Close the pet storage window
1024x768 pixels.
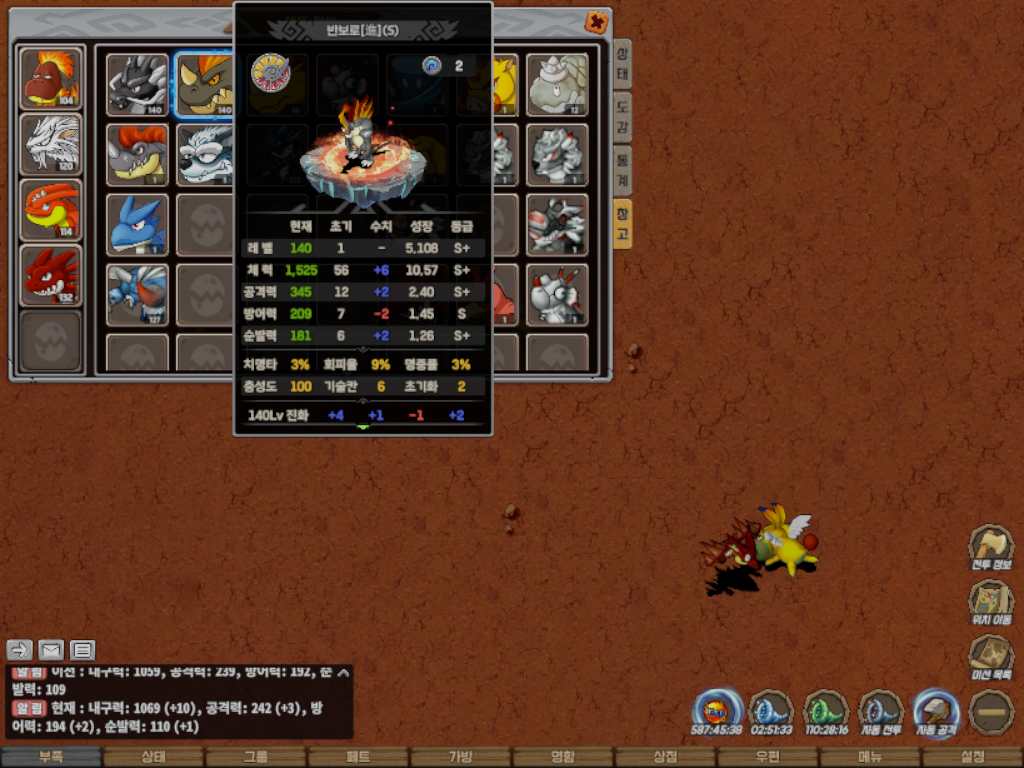pyautogui.click(x=596, y=22)
